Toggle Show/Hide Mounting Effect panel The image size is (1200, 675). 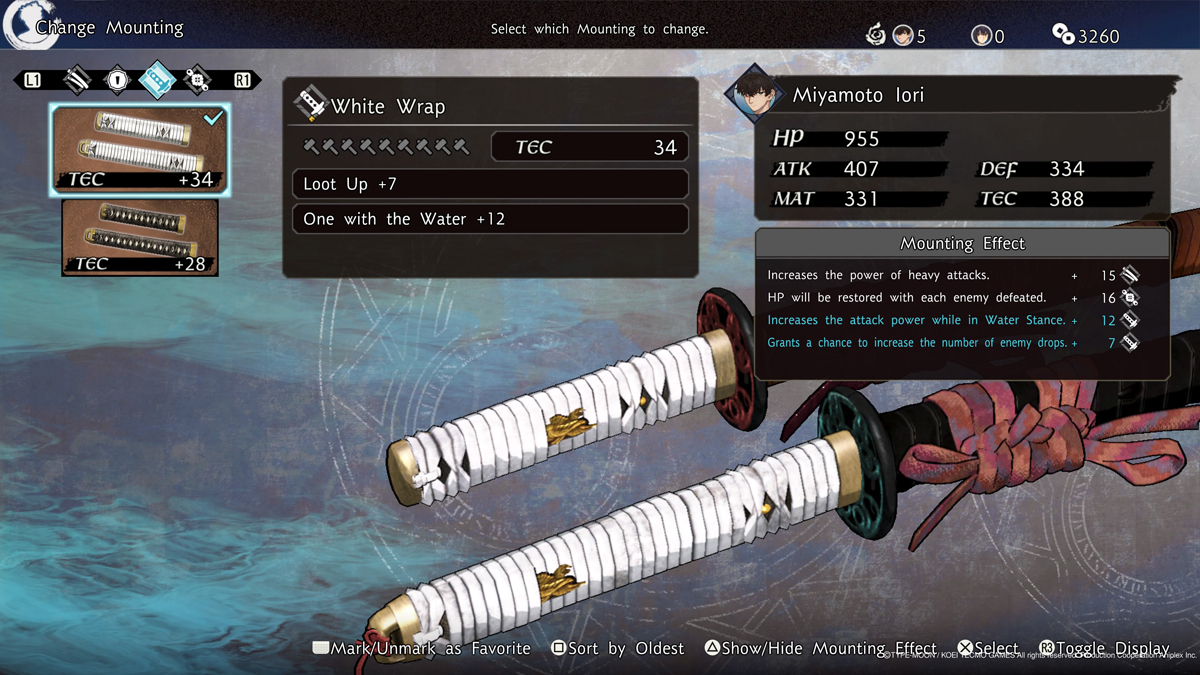click(820, 649)
